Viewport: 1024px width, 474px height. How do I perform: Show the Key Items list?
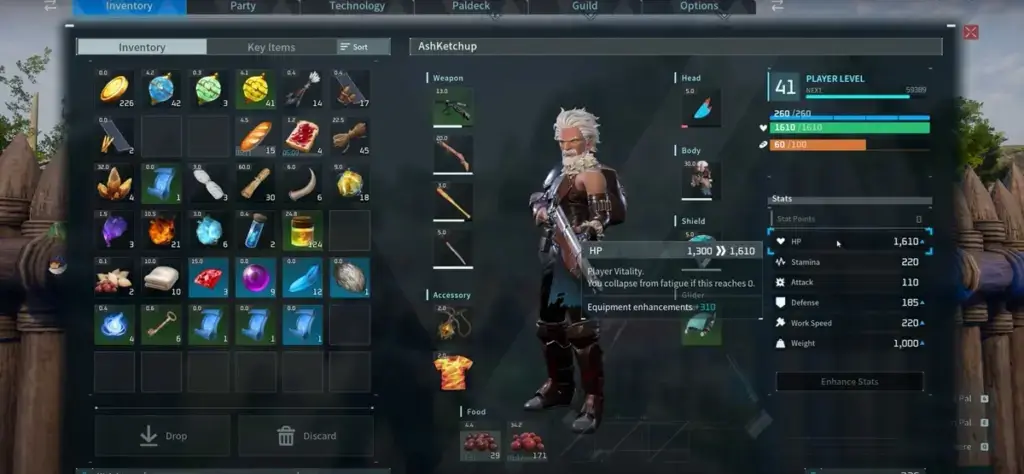271,47
